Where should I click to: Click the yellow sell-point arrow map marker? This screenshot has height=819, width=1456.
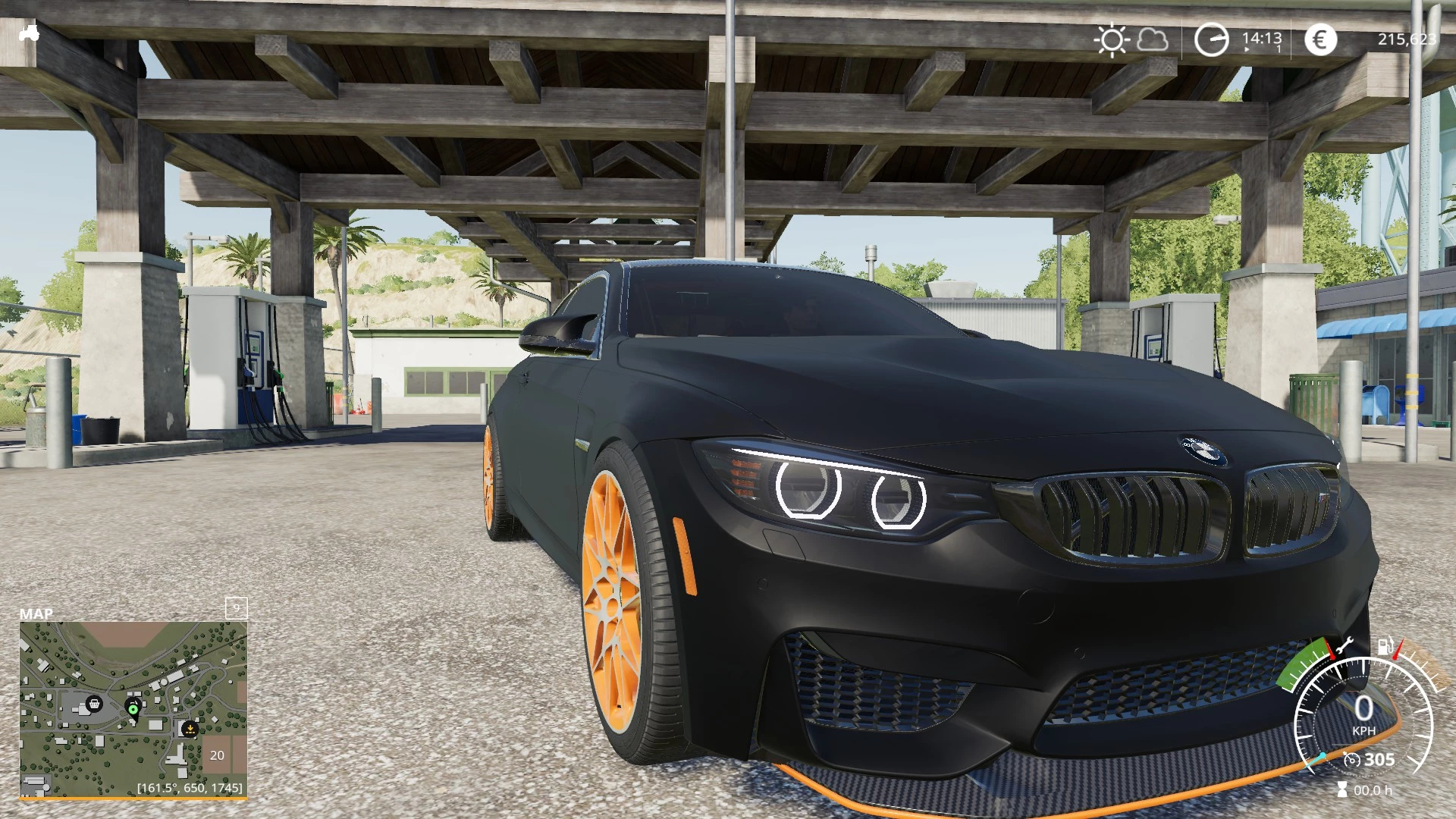[x=190, y=729]
